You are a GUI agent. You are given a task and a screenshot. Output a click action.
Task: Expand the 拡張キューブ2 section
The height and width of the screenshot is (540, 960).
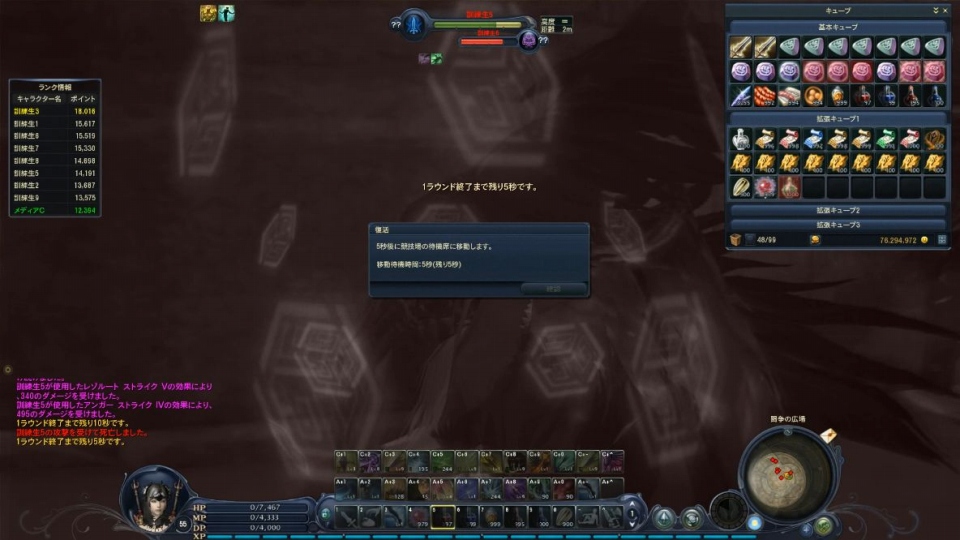(838, 211)
